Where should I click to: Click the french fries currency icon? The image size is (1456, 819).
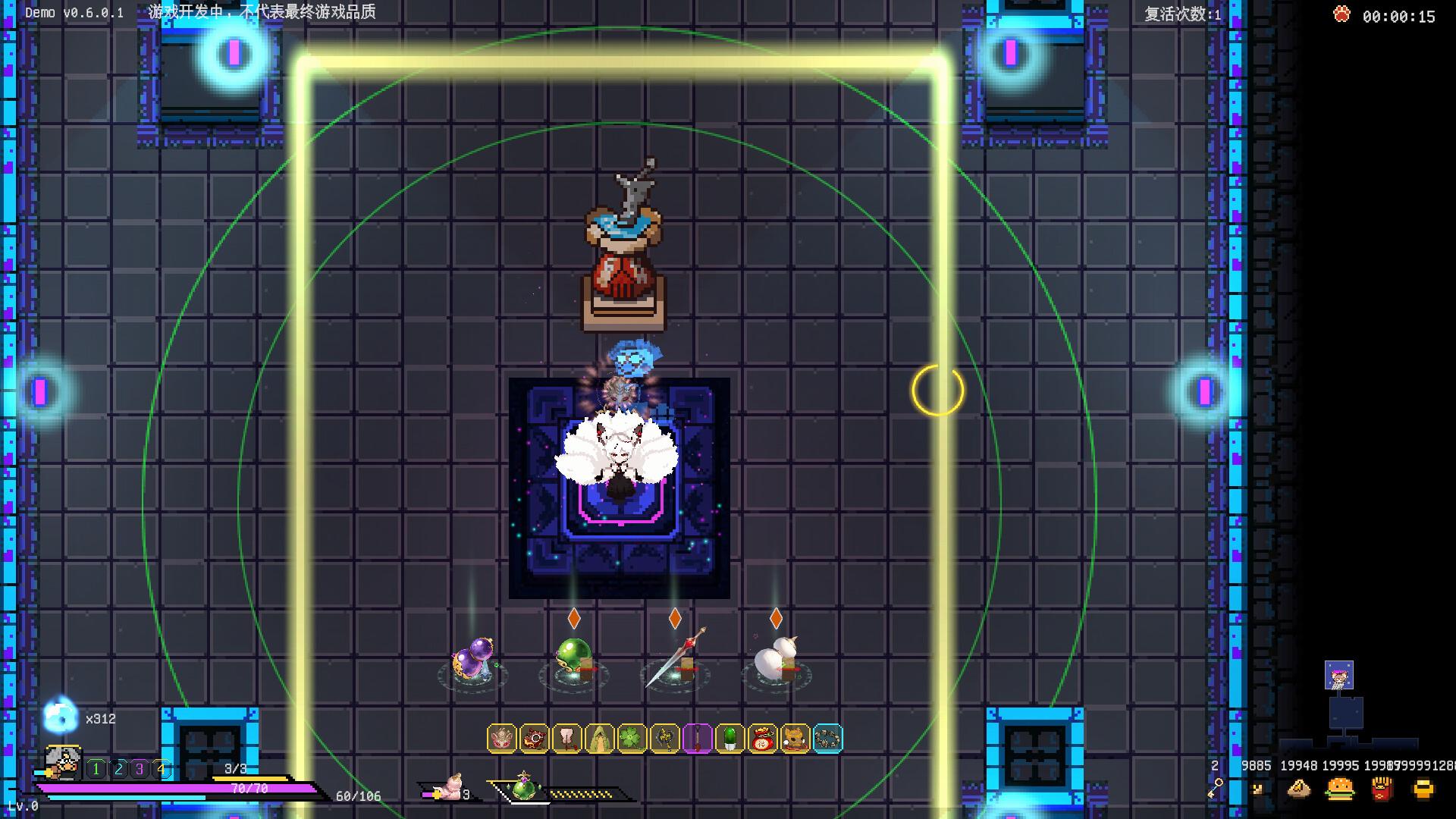pyautogui.click(x=1382, y=789)
